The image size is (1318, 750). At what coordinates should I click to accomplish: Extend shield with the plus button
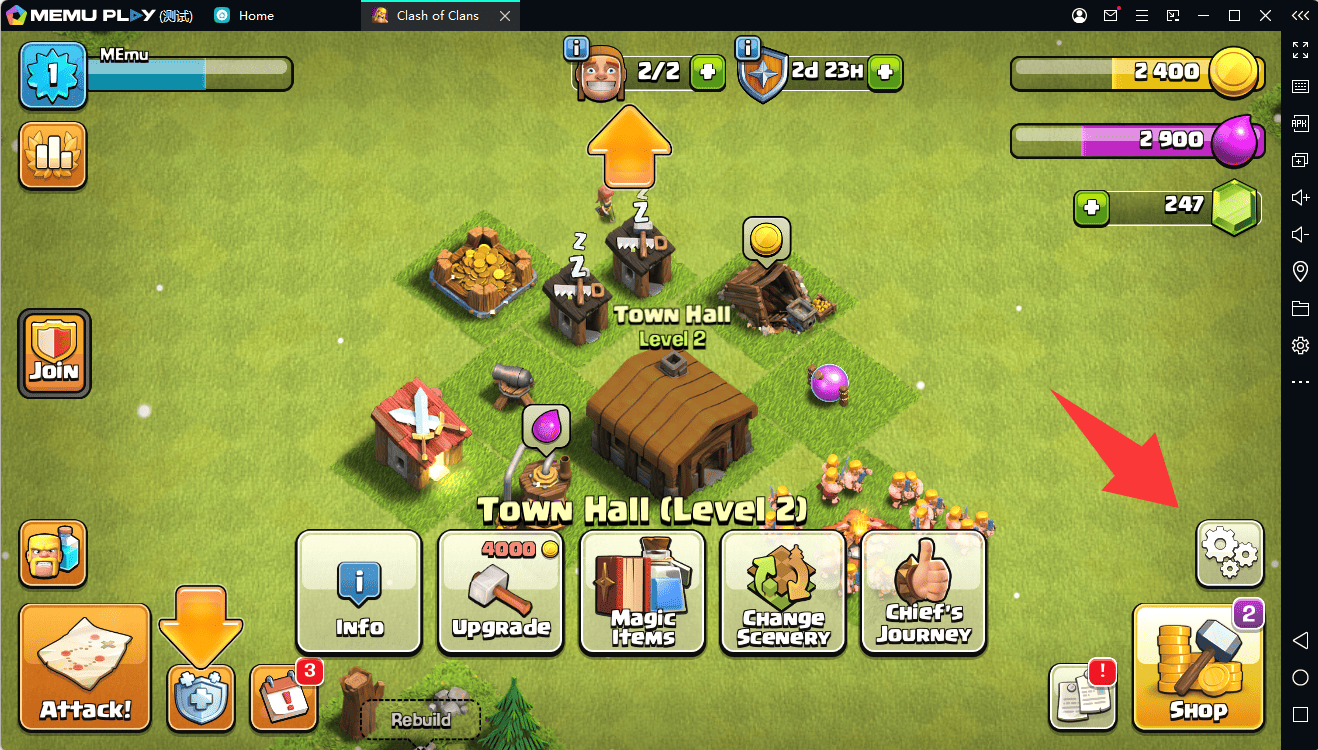[885, 72]
